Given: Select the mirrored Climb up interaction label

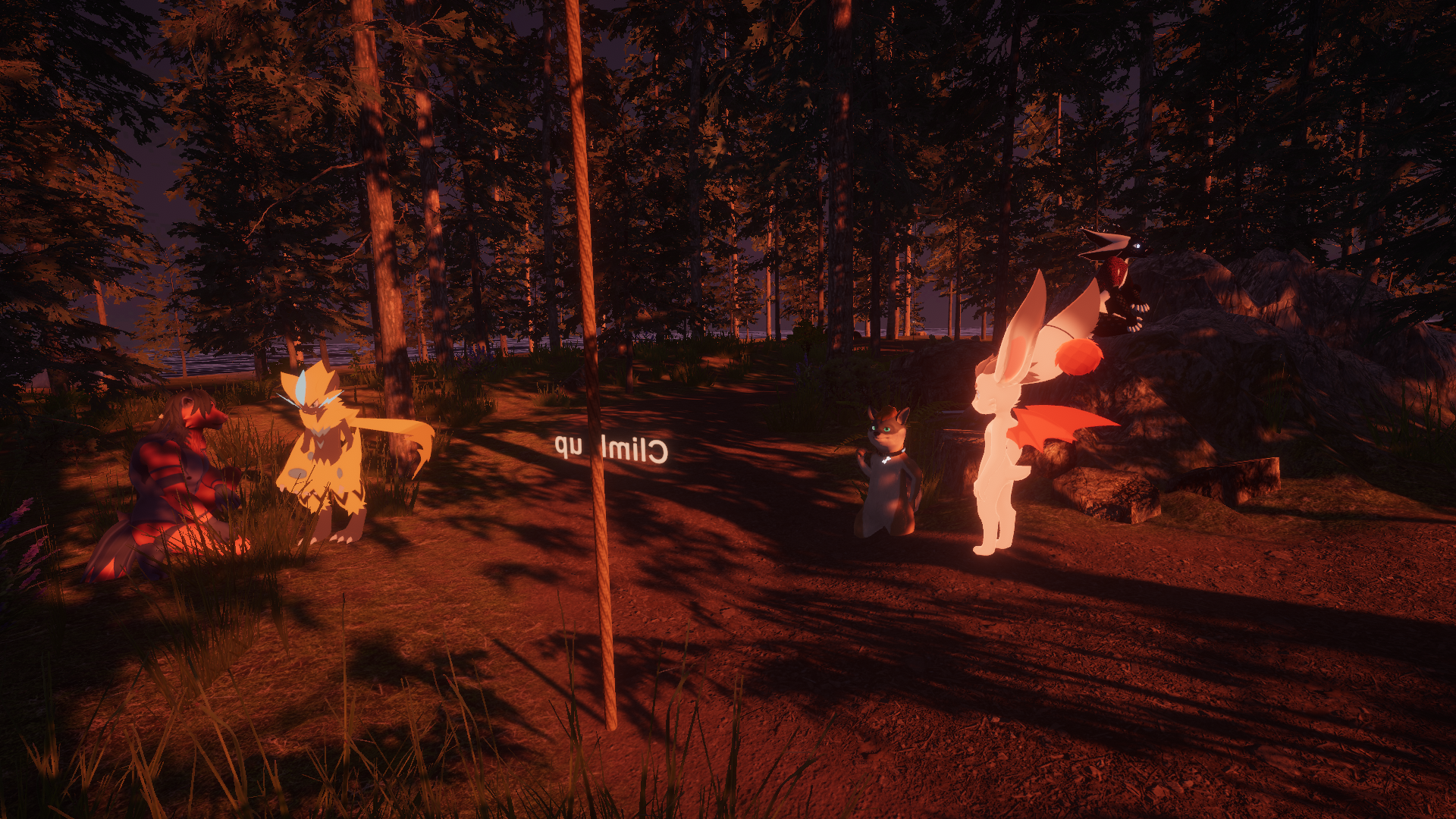Looking at the screenshot, I should [611, 450].
